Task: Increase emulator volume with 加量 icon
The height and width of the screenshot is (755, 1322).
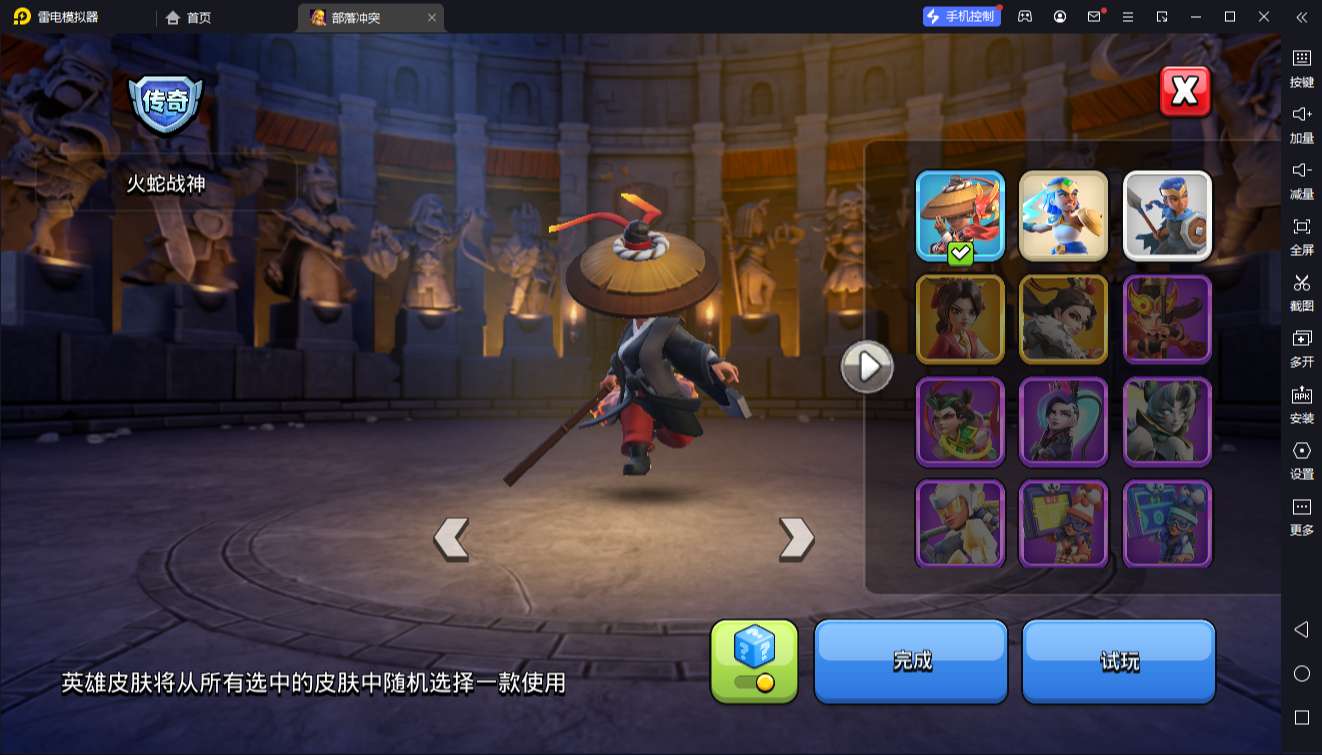Action: 1301,126
